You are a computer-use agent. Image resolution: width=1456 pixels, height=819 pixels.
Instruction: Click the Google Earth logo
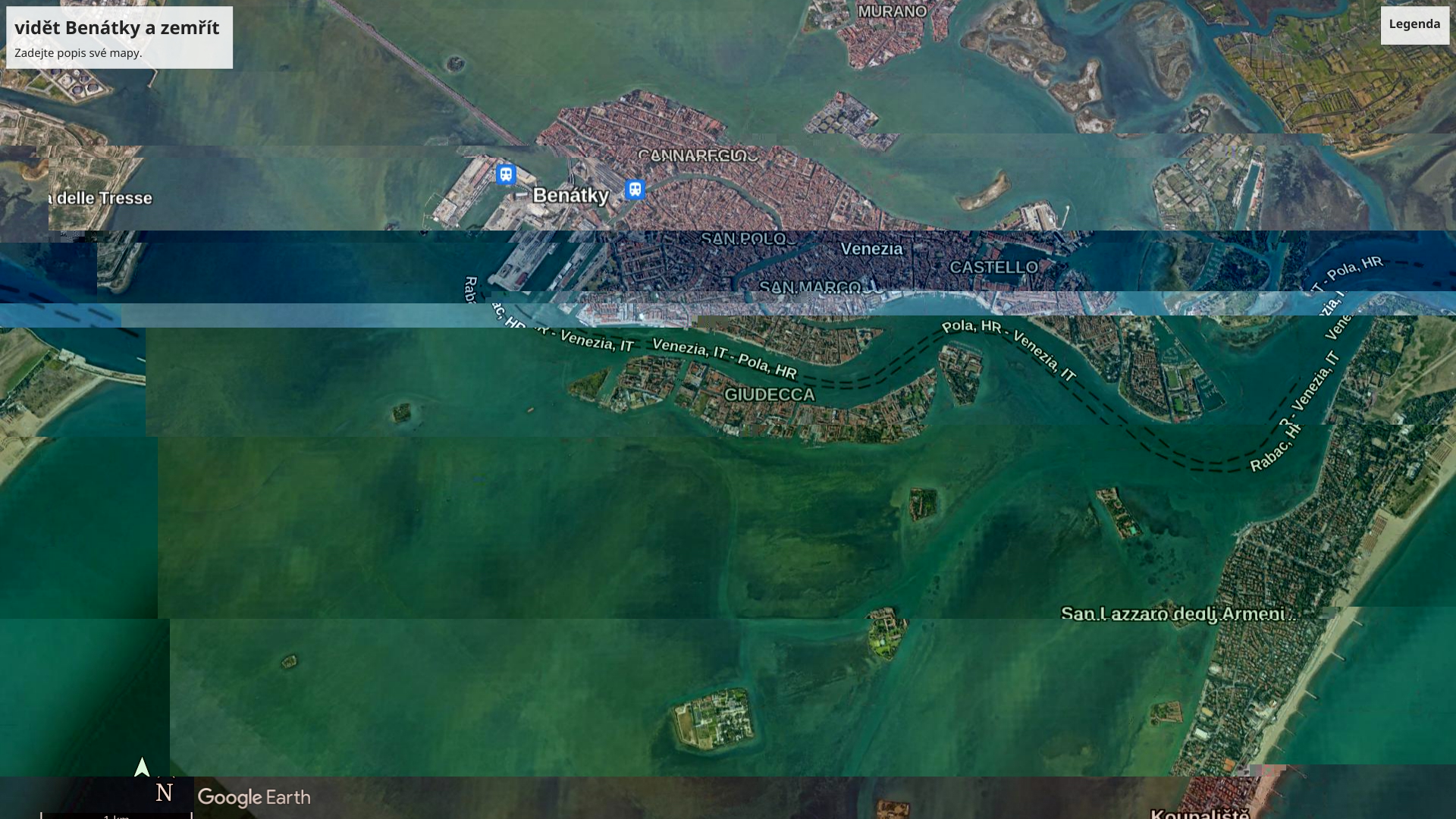(x=254, y=798)
